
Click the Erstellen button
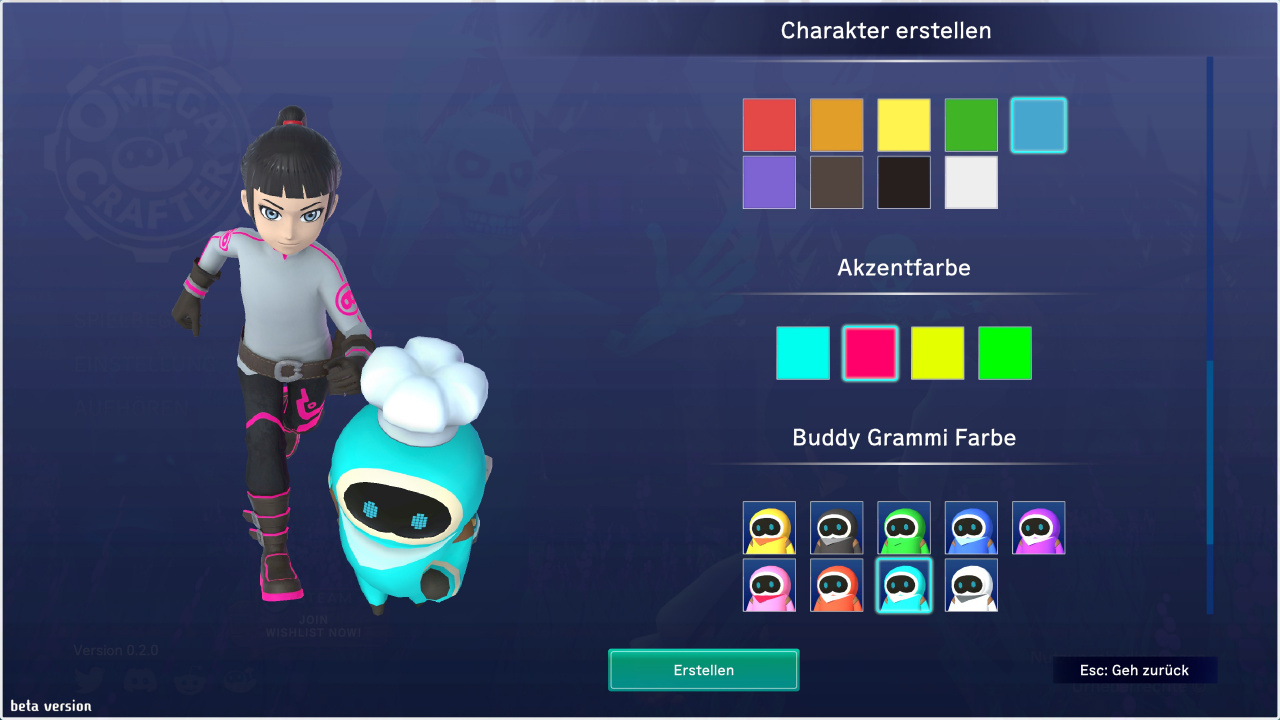[703, 670]
